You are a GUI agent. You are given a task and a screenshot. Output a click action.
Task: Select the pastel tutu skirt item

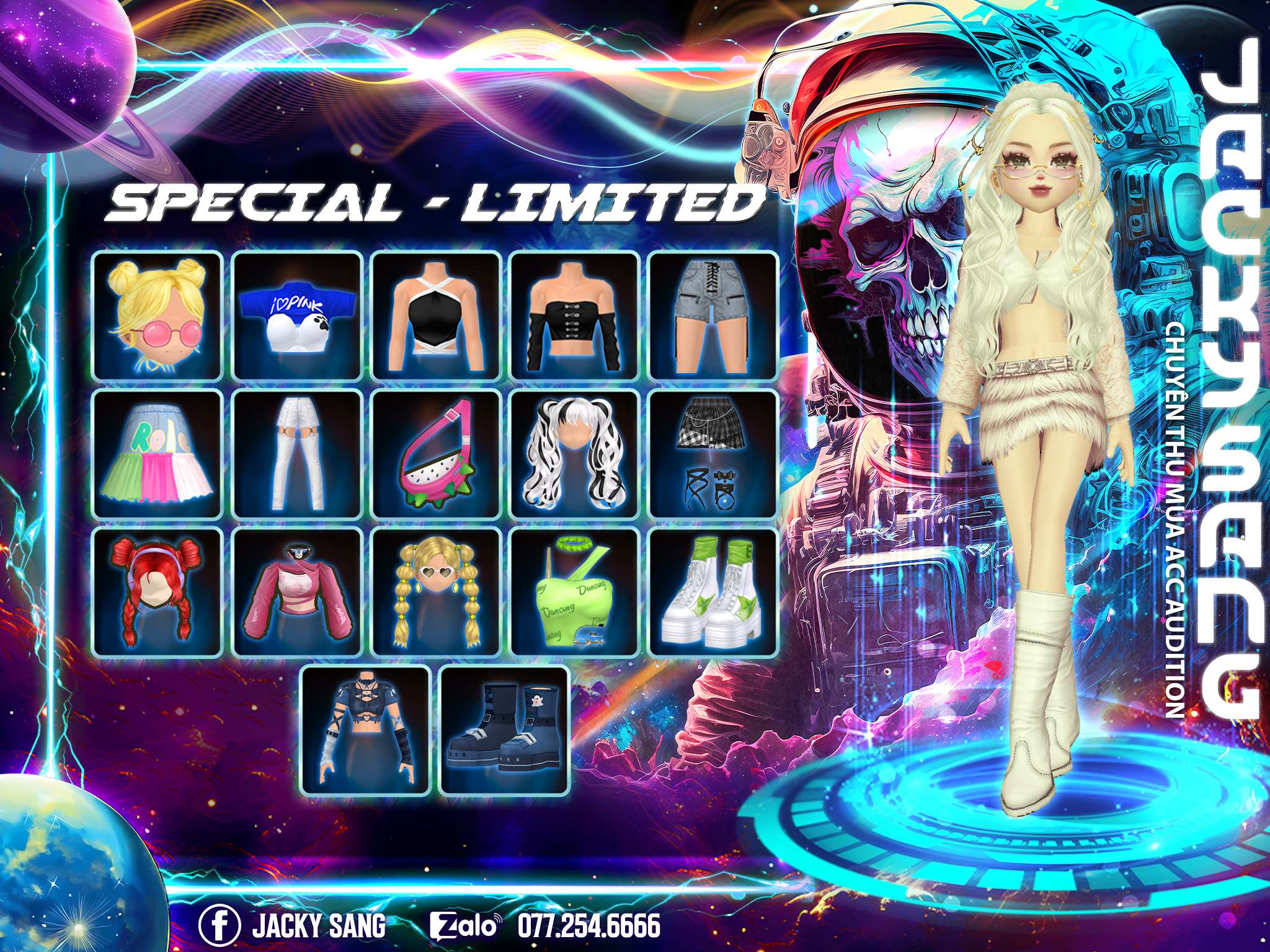click(x=158, y=454)
